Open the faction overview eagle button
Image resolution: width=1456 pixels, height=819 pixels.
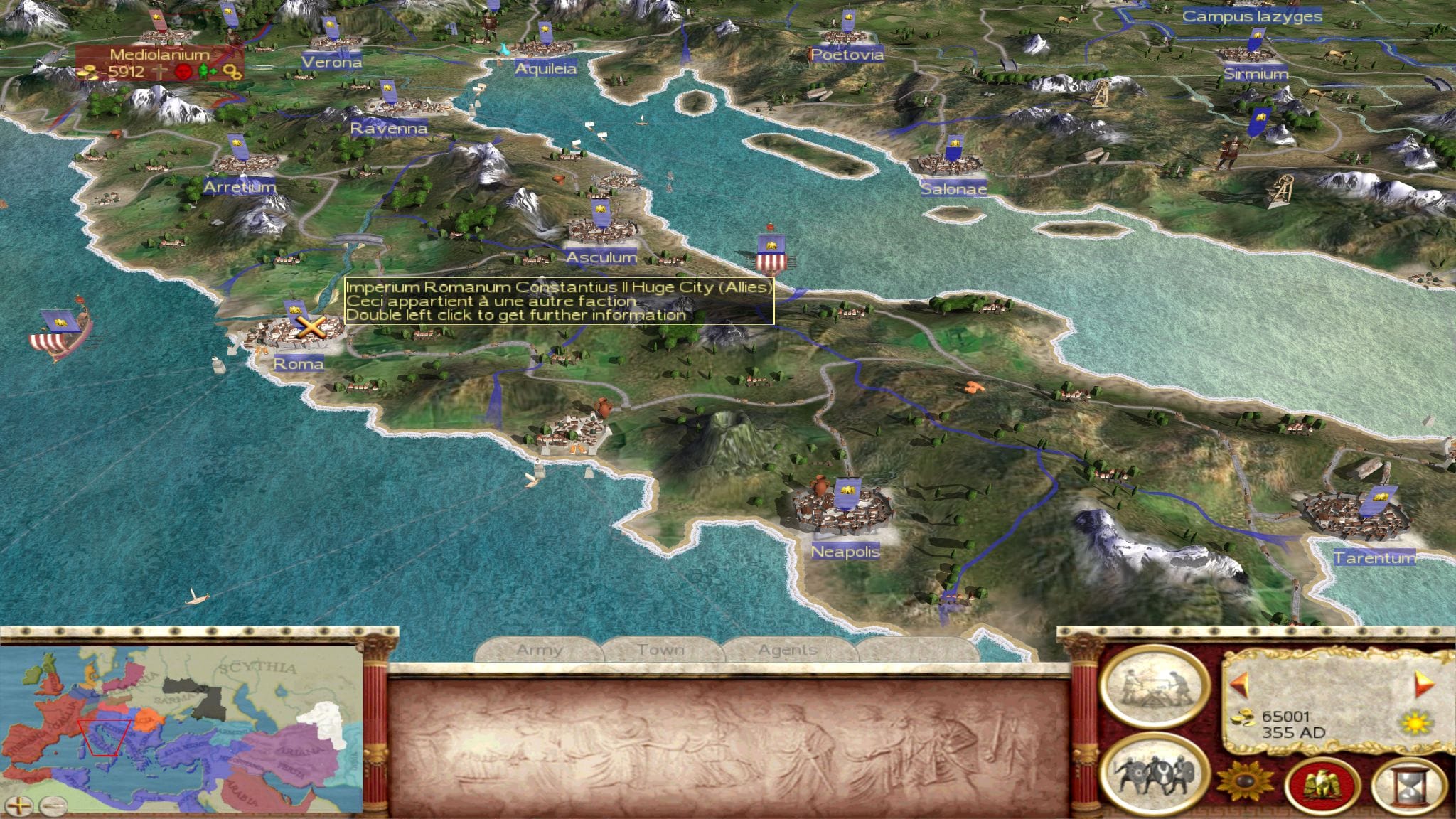pos(1322,786)
